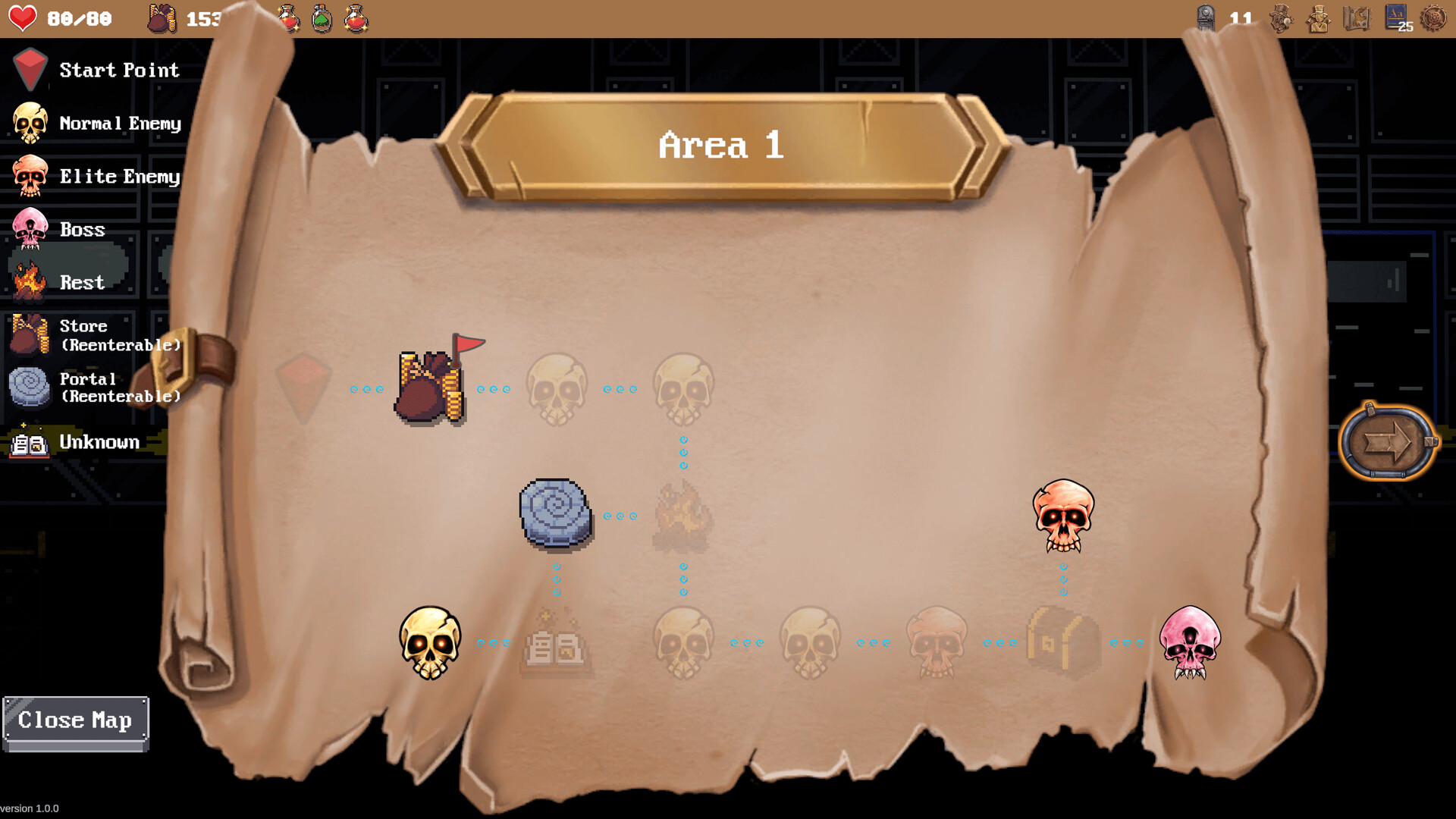Viewport: 1456px width, 819px height.
Task: Select the pink Boss skull on the map
Action: coord(1192,641)
